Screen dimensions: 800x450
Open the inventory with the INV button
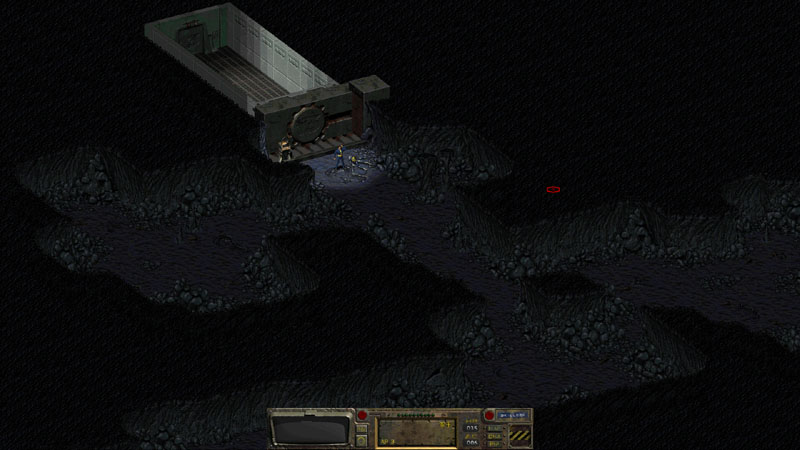pos(362,427)
